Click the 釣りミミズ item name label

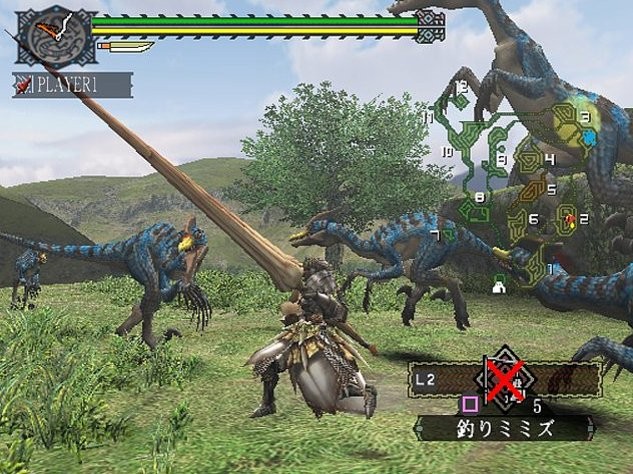coord(501,430)
